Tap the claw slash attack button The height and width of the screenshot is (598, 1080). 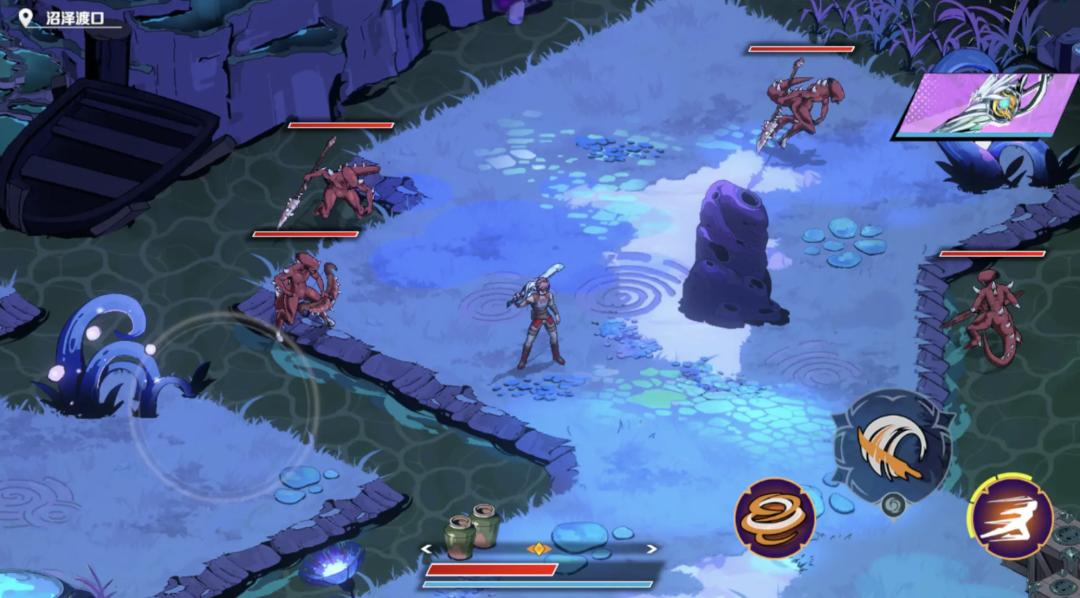tap(892, 447)
